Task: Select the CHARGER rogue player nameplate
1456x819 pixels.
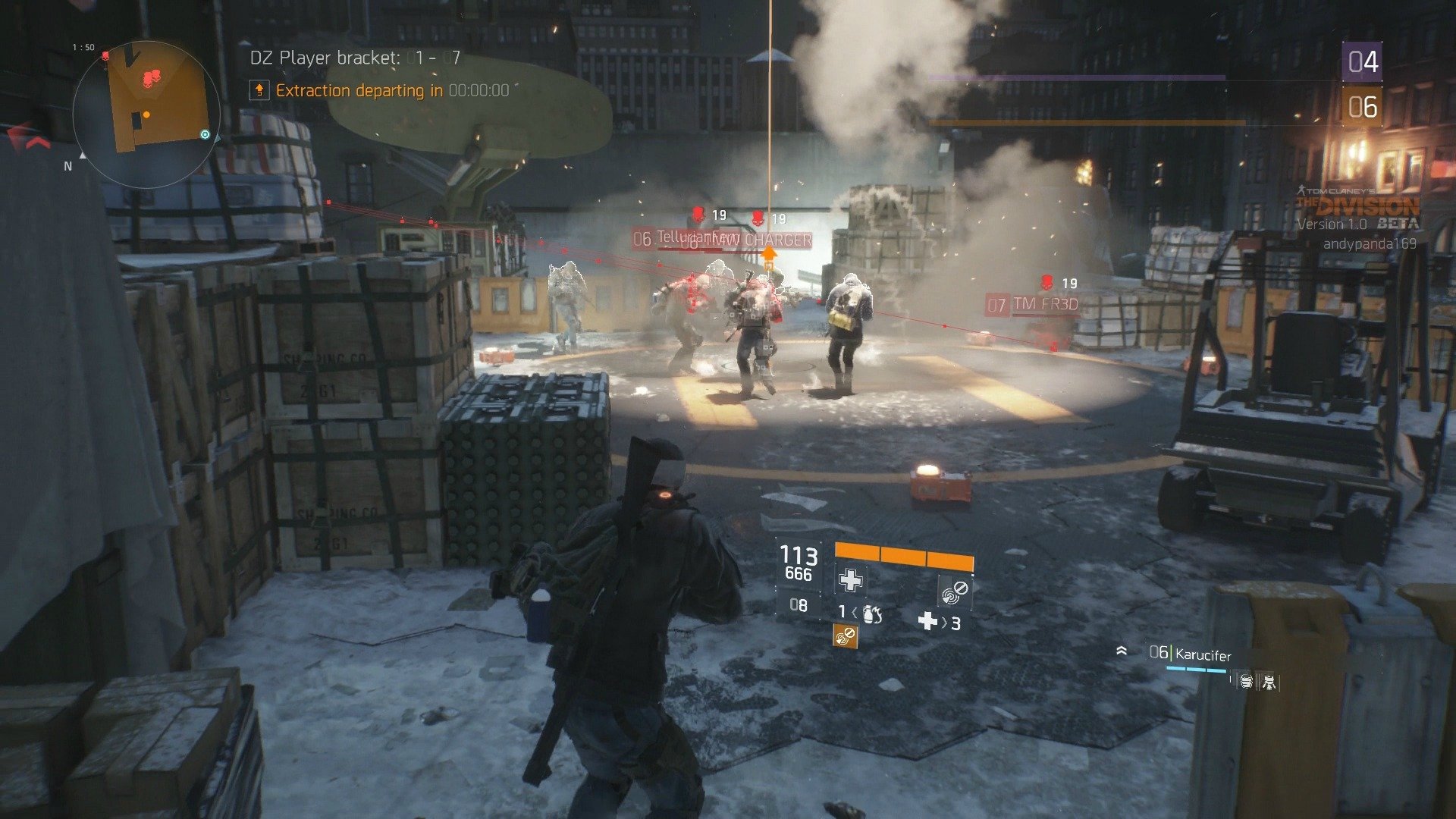Action: 777,240
